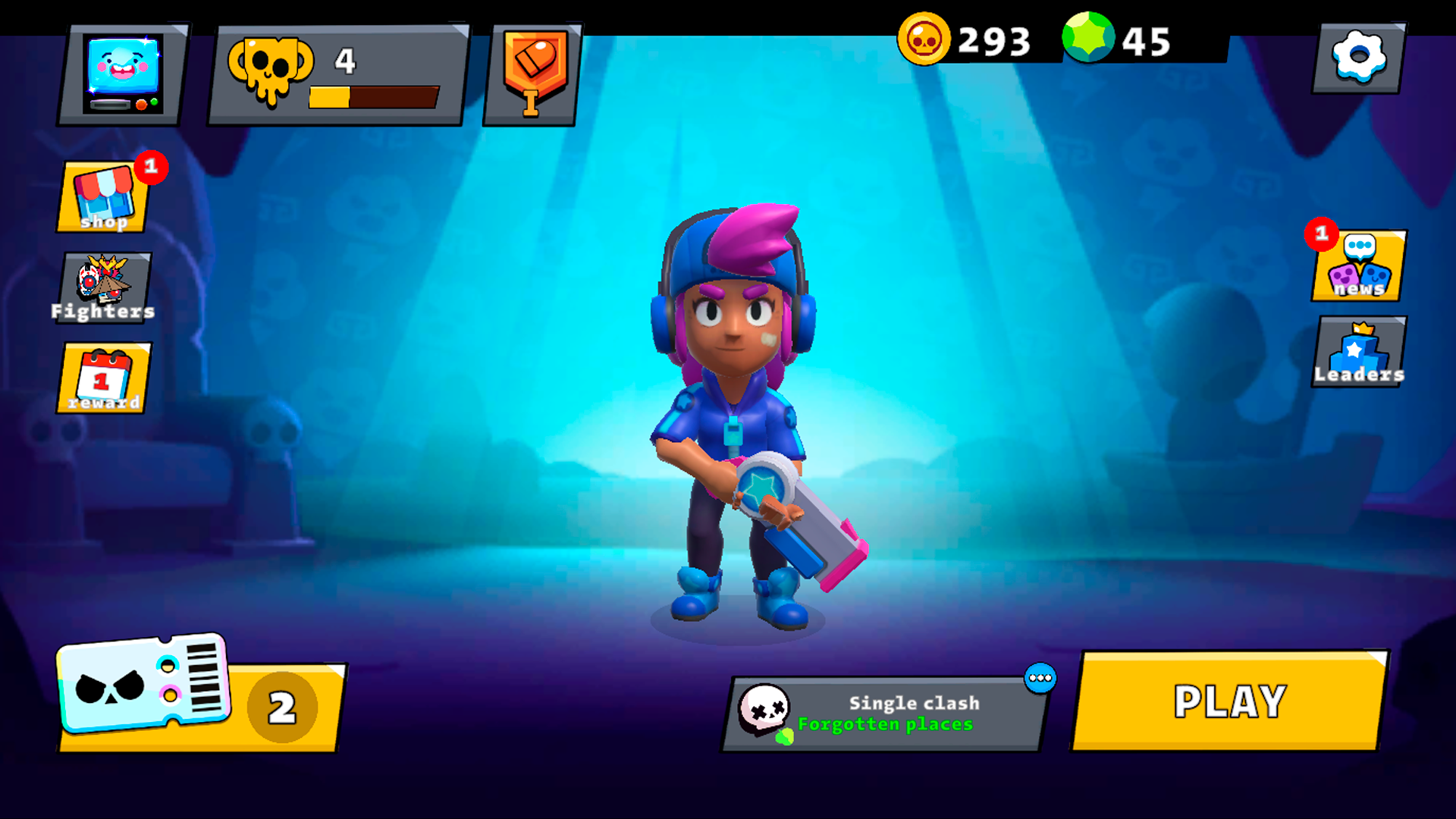1456x819 pixels.
Task: Click the shop notification badge showing 1
Action: (151, 169)
